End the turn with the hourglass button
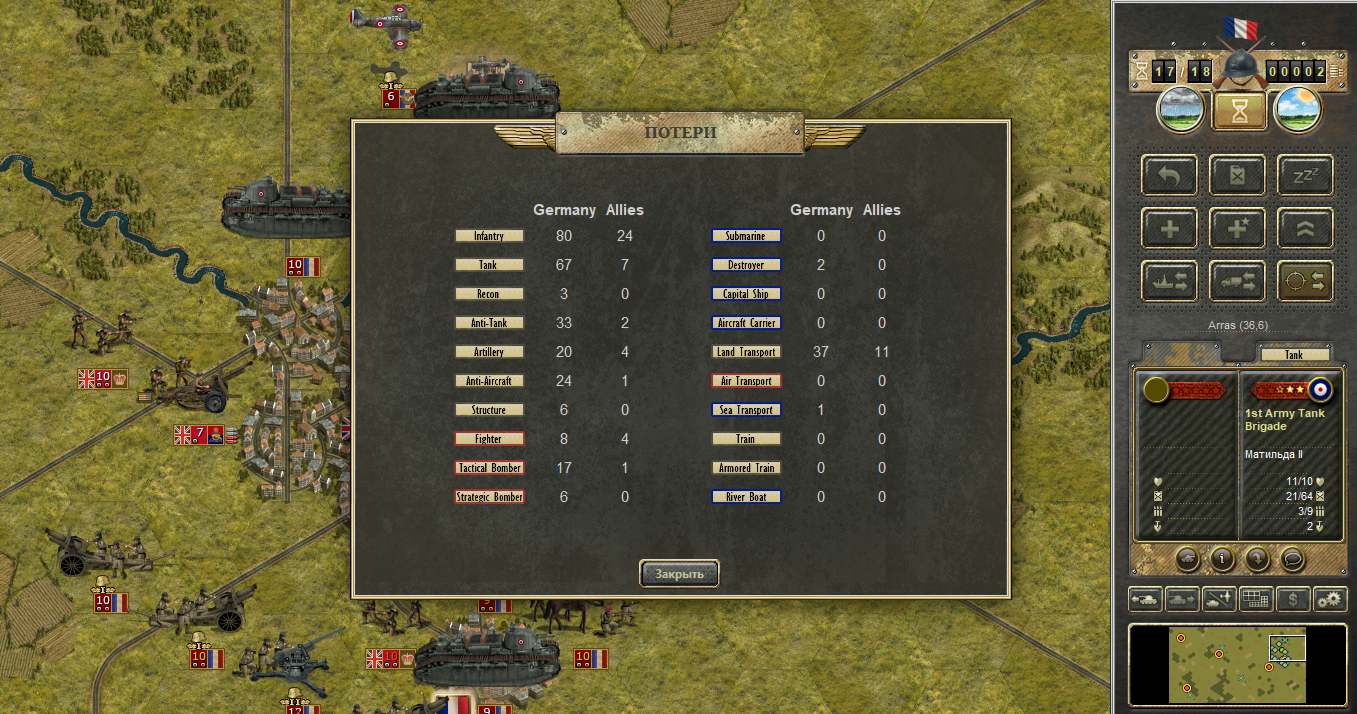The height and width of the screenshot is (714, 1357). tap(1239, 111)
